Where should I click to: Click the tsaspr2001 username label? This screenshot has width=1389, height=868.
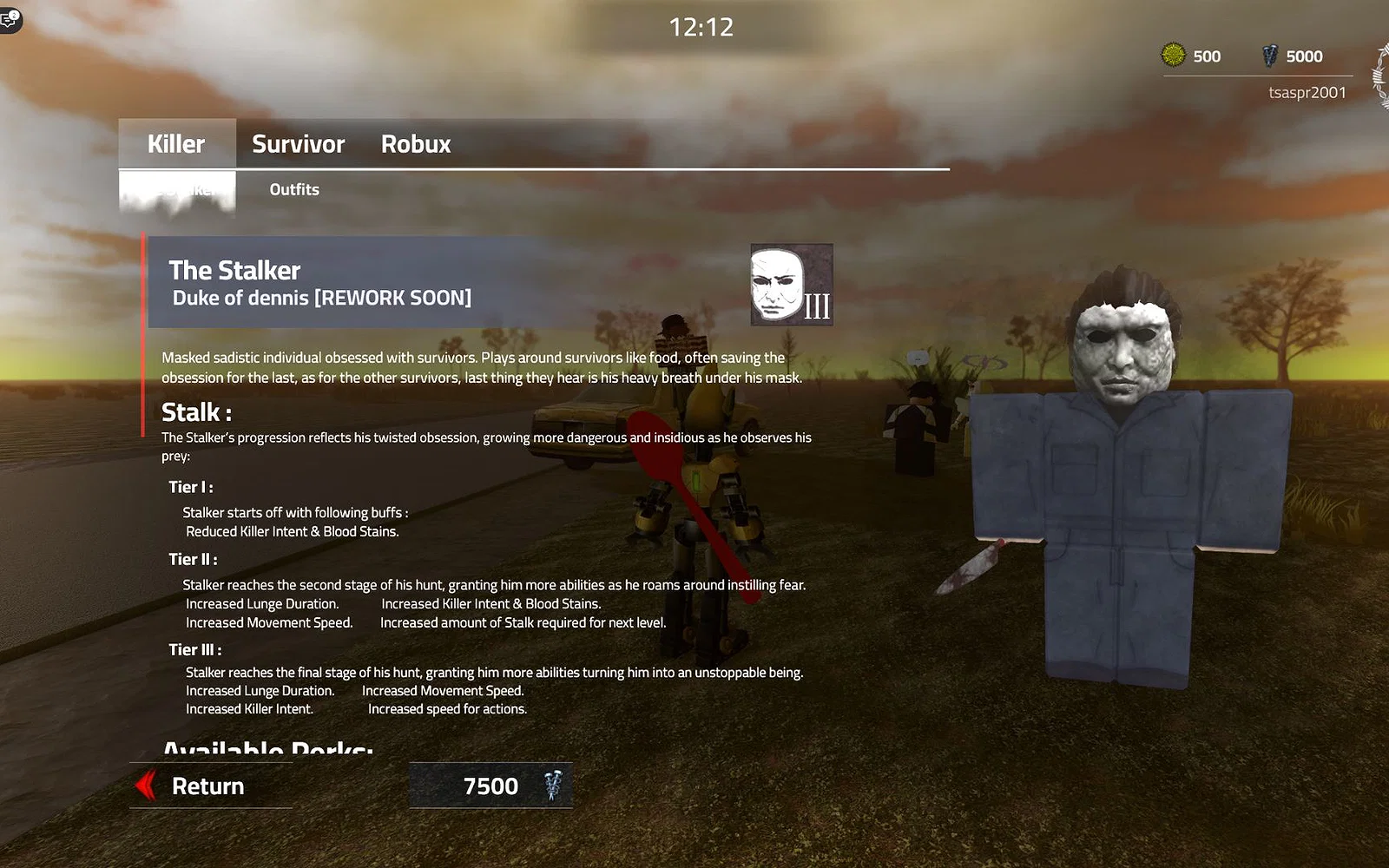[x=1307, y=92]
